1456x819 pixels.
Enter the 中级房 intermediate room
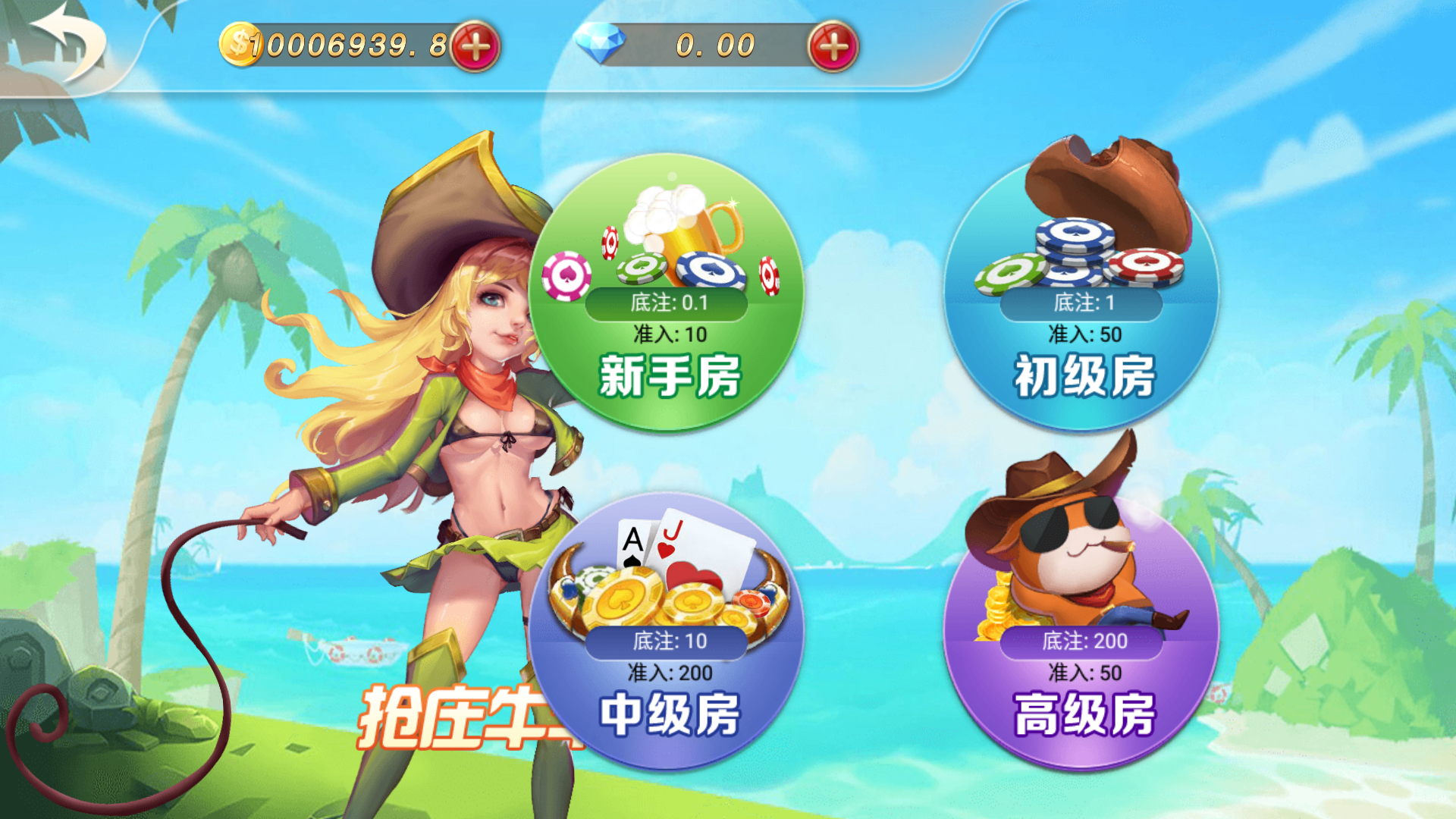coord(667,711)
